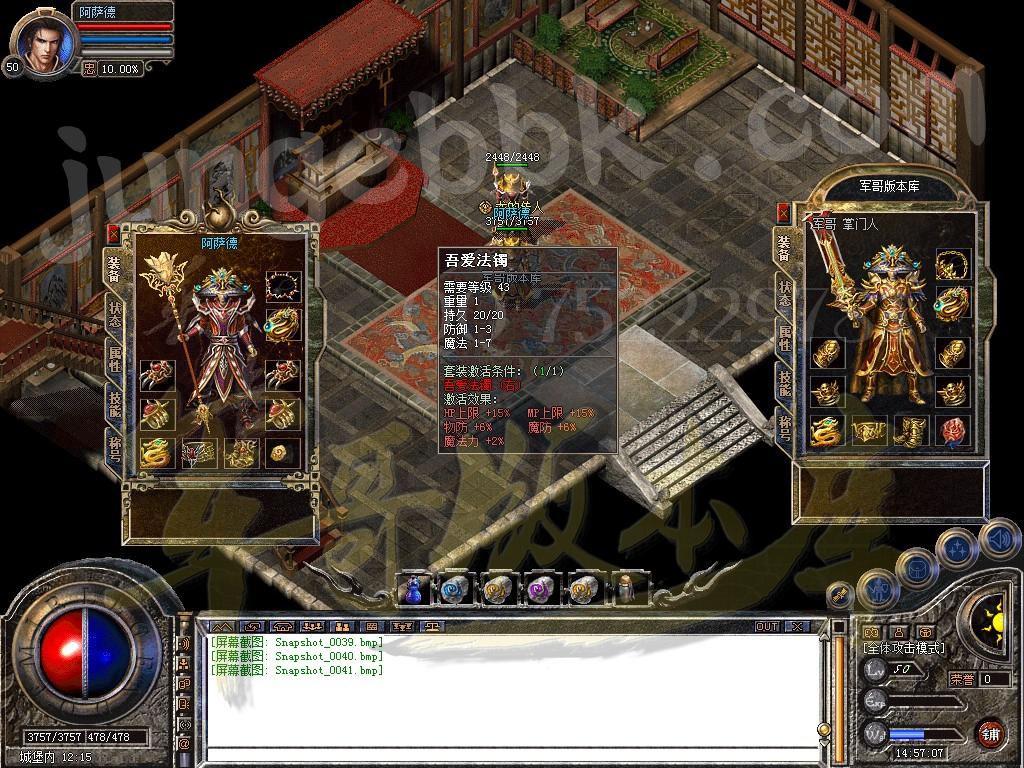
Task: Select the small gold charm slot in 阿萨德 panel
Action: click(x=282, y=452)
